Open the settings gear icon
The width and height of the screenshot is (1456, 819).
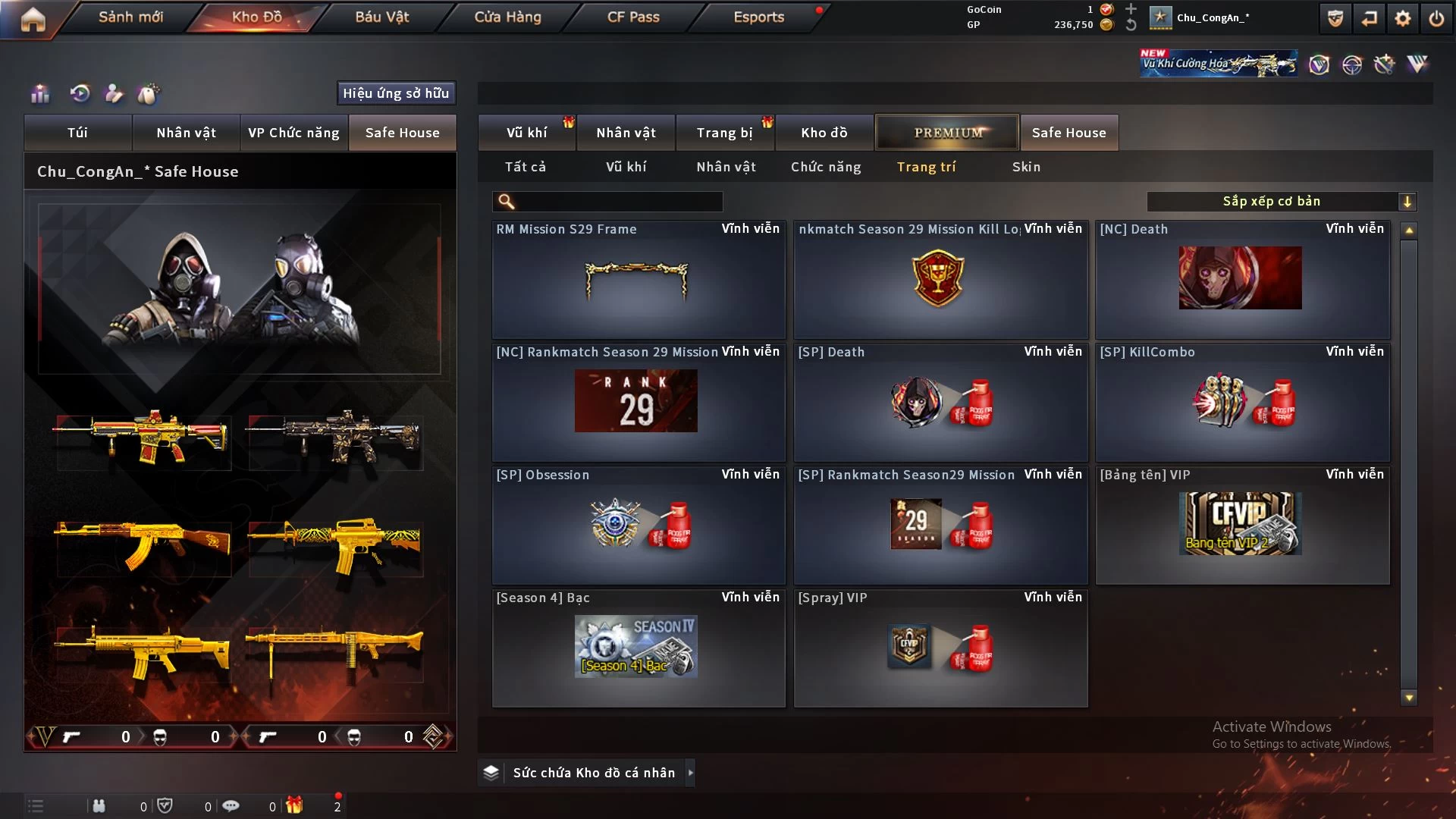[x=1402, y=19]
